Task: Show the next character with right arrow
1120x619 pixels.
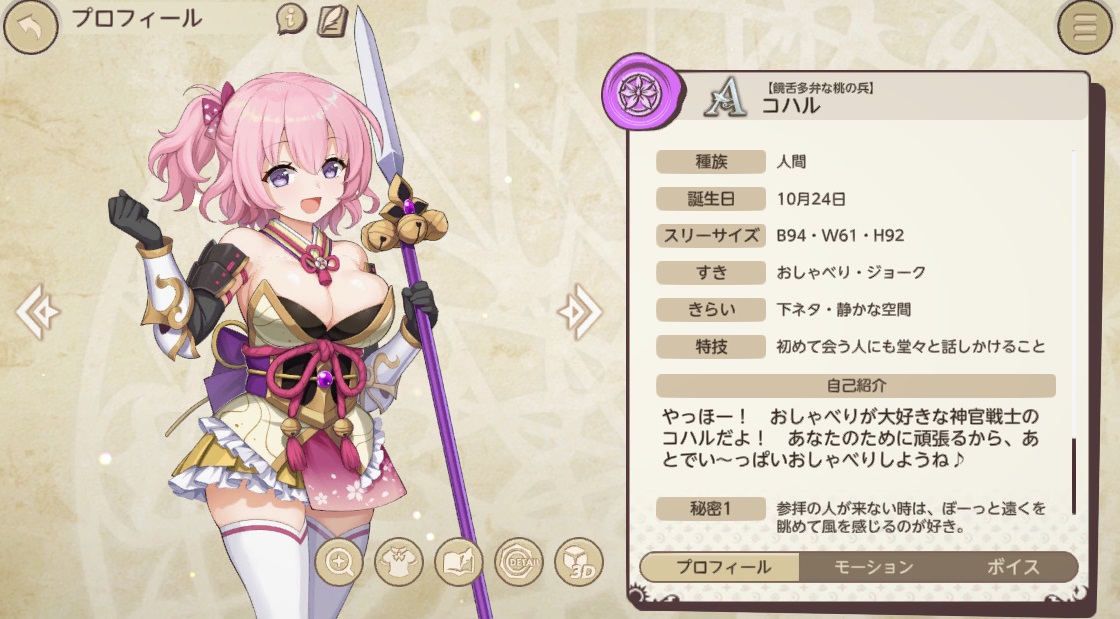Action: coord(579,312)
